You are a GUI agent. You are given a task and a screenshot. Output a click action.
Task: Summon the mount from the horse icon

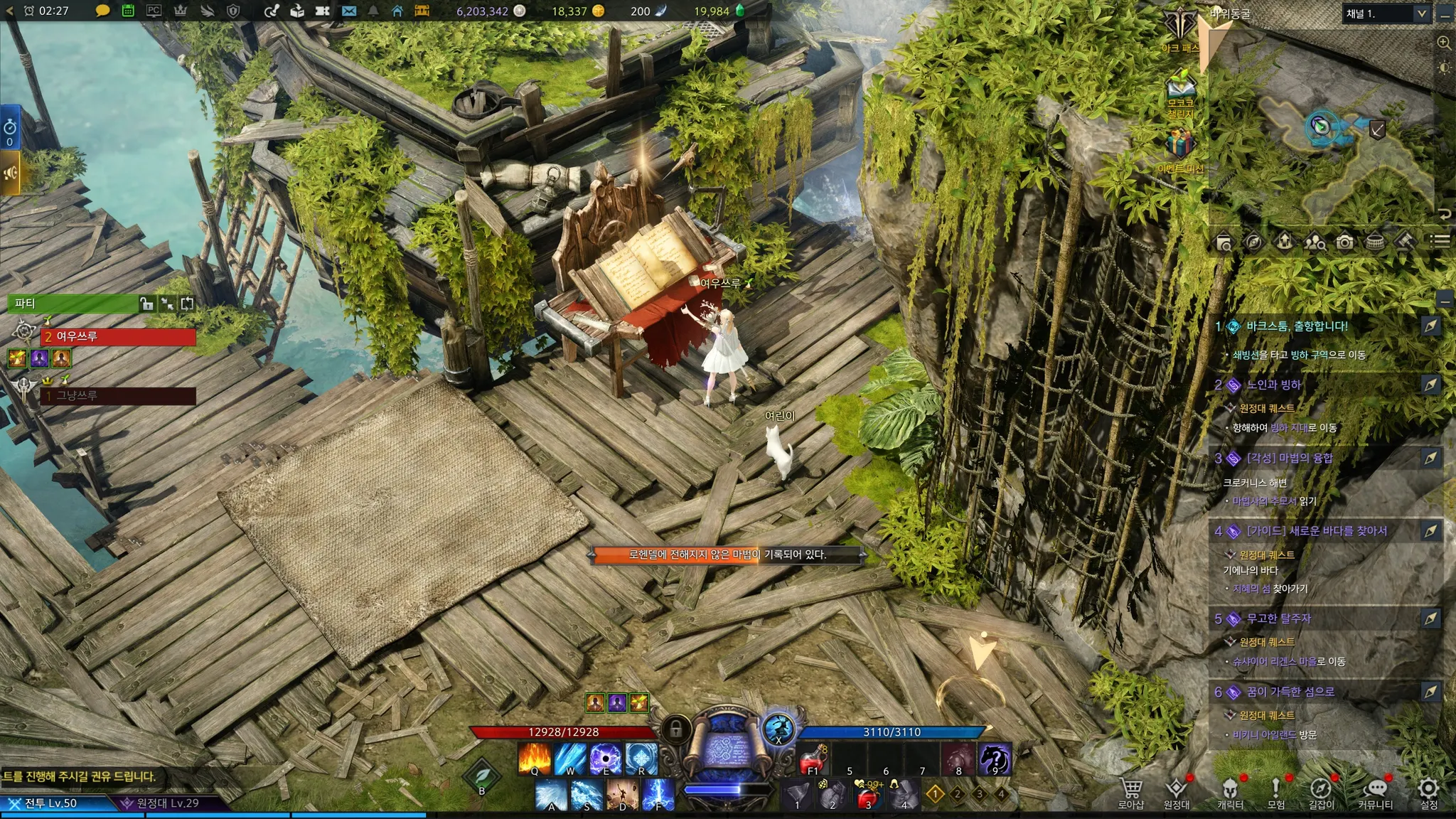[x=994, y=759]
